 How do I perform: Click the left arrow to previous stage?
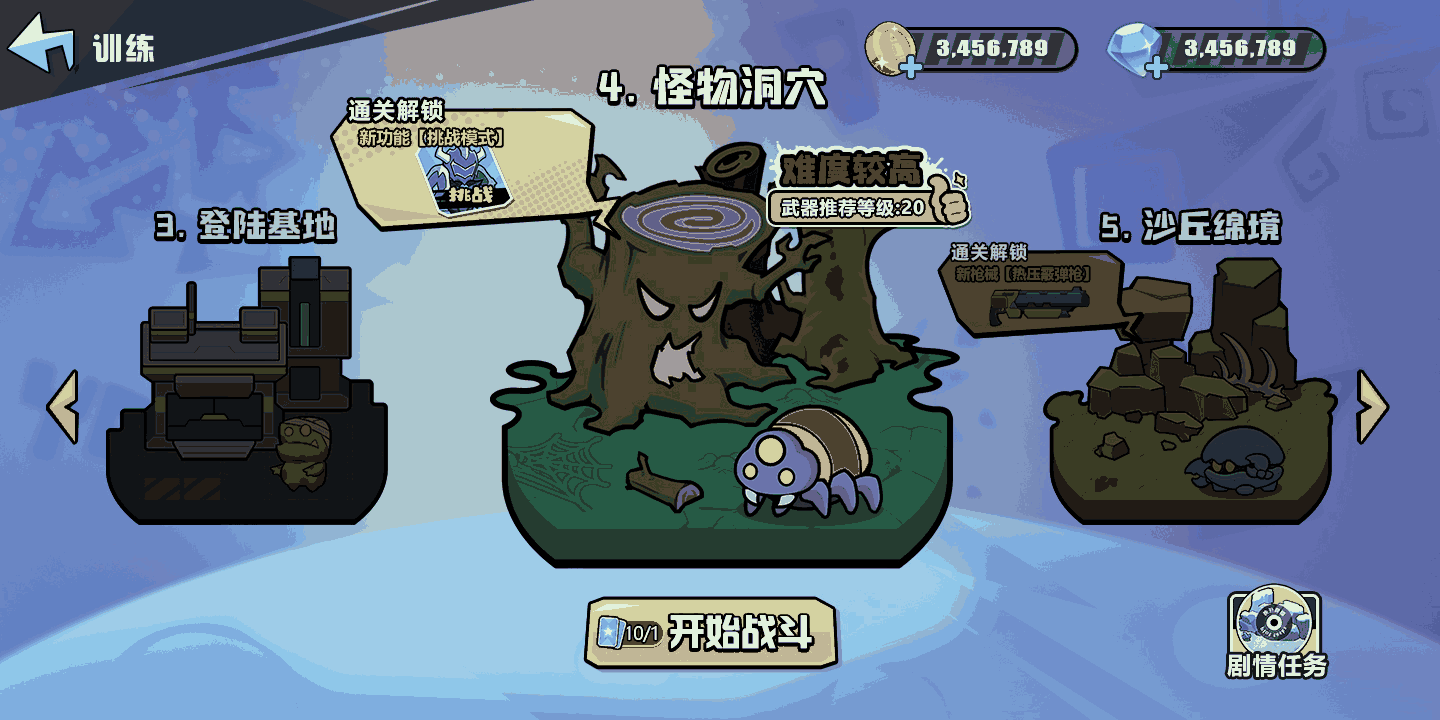pyautogui.click(x=62, y=404)
